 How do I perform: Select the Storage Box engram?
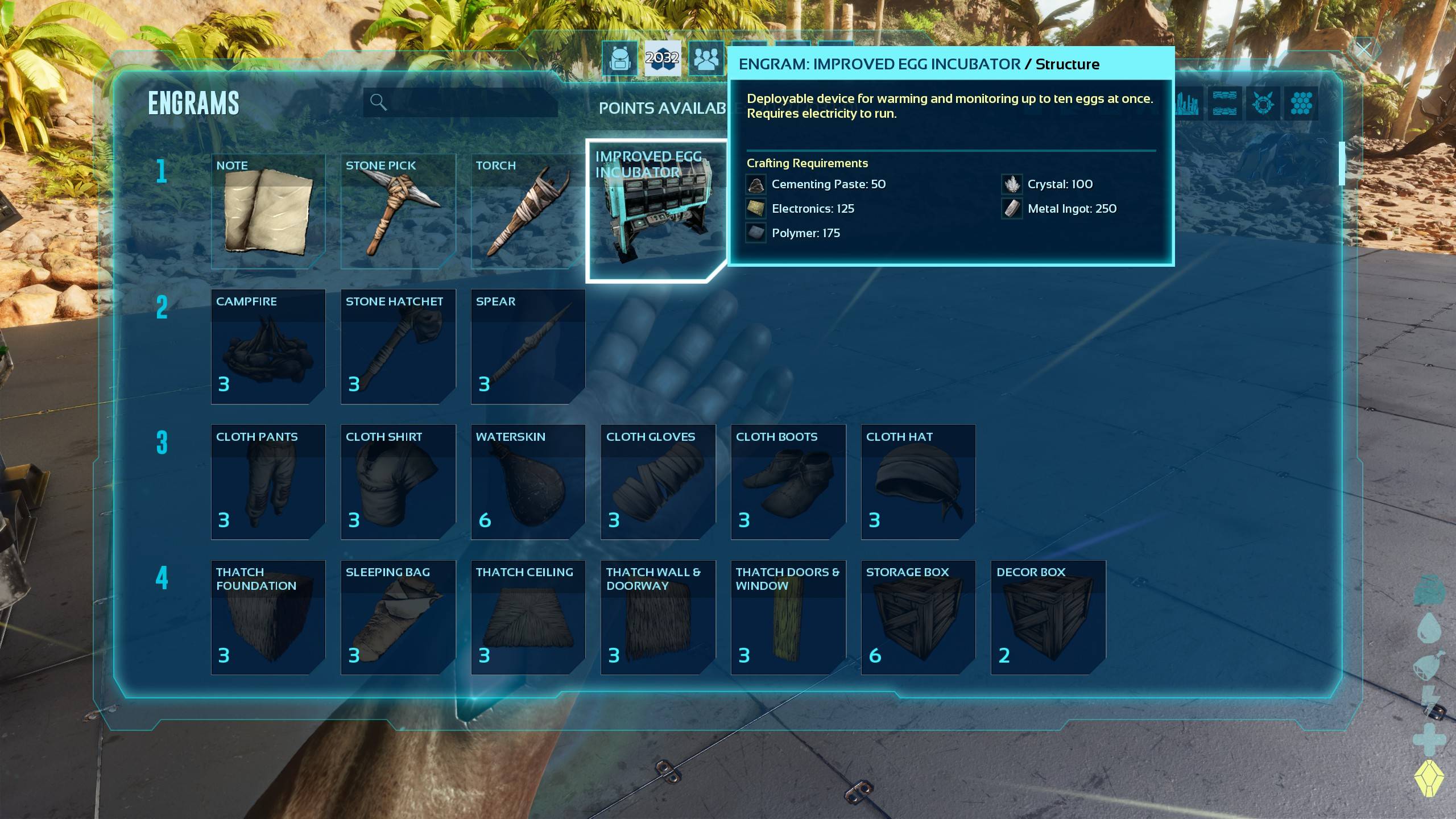(x=917, y=618)
